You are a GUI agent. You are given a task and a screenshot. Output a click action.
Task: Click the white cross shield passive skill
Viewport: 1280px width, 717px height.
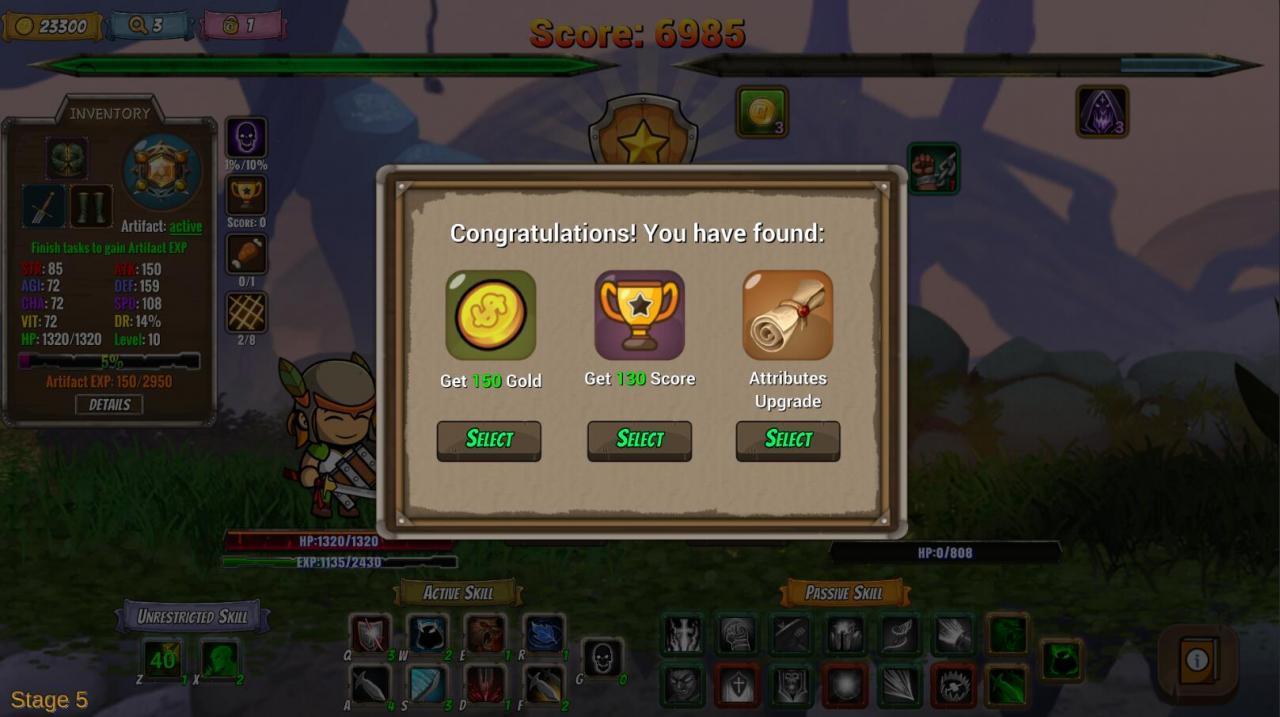[737, 685]
